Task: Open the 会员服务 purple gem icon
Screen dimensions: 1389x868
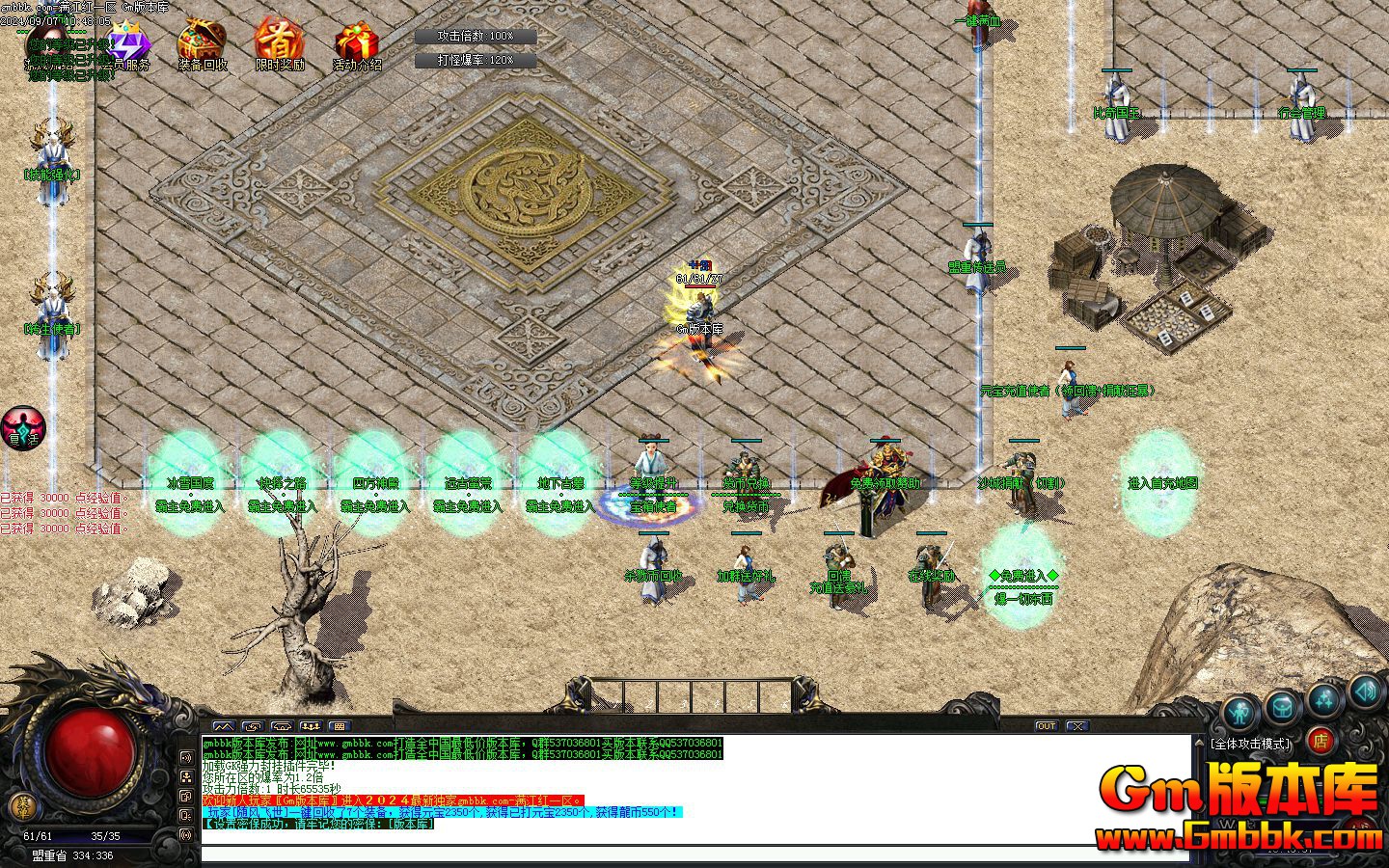Action: (x=128, y=45)
